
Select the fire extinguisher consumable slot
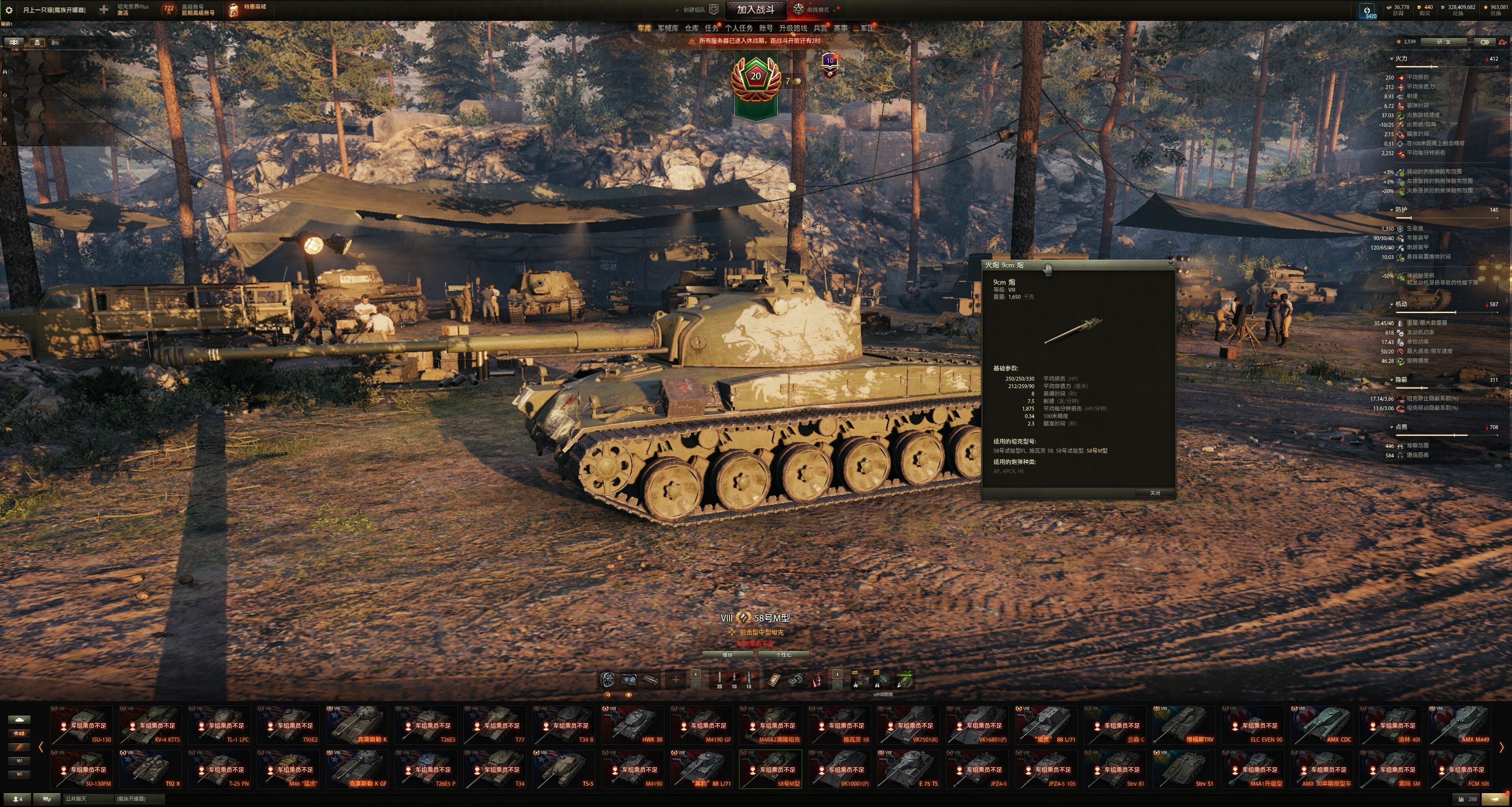point(817,680)
